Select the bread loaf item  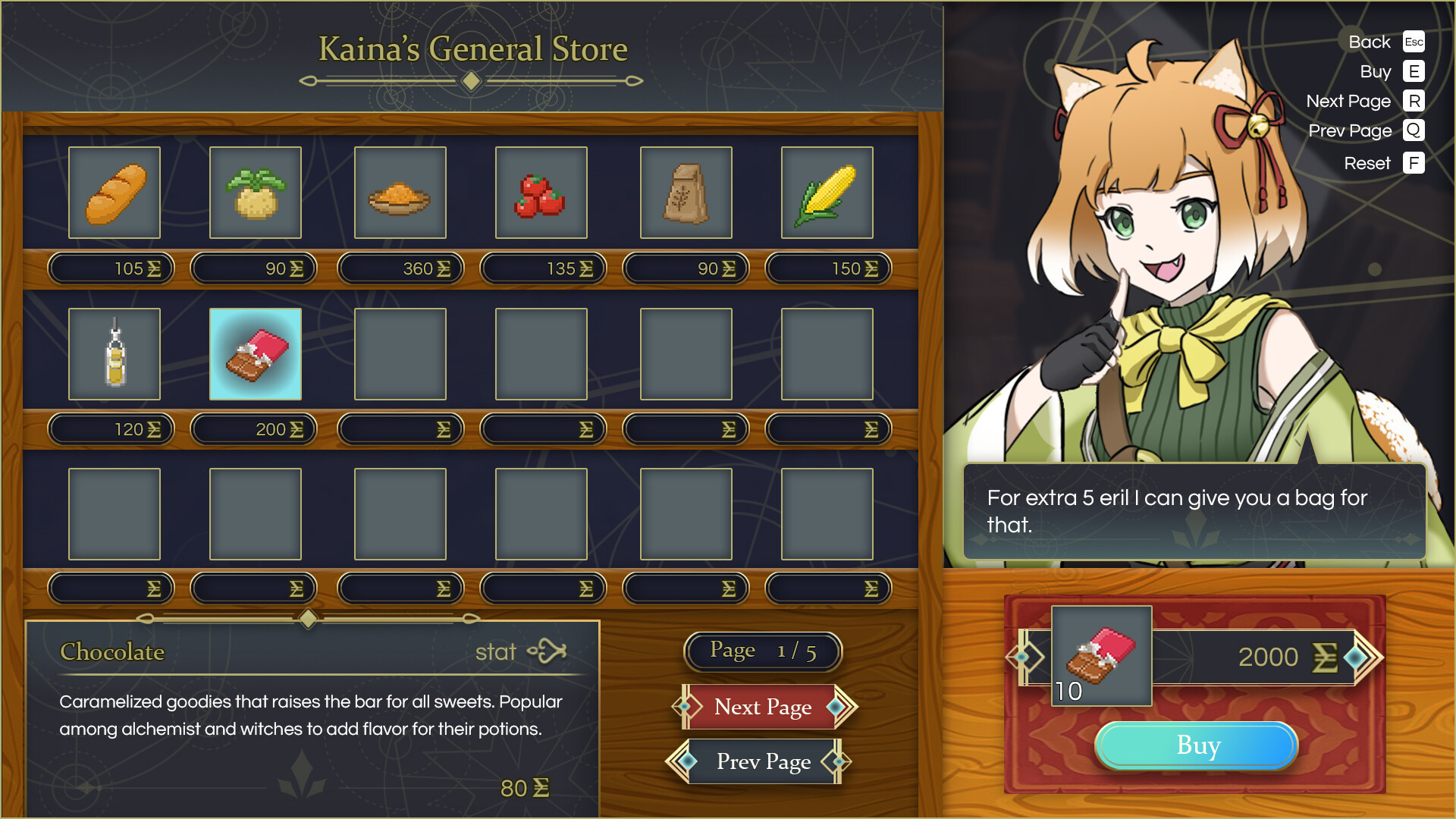click(115, 193)
